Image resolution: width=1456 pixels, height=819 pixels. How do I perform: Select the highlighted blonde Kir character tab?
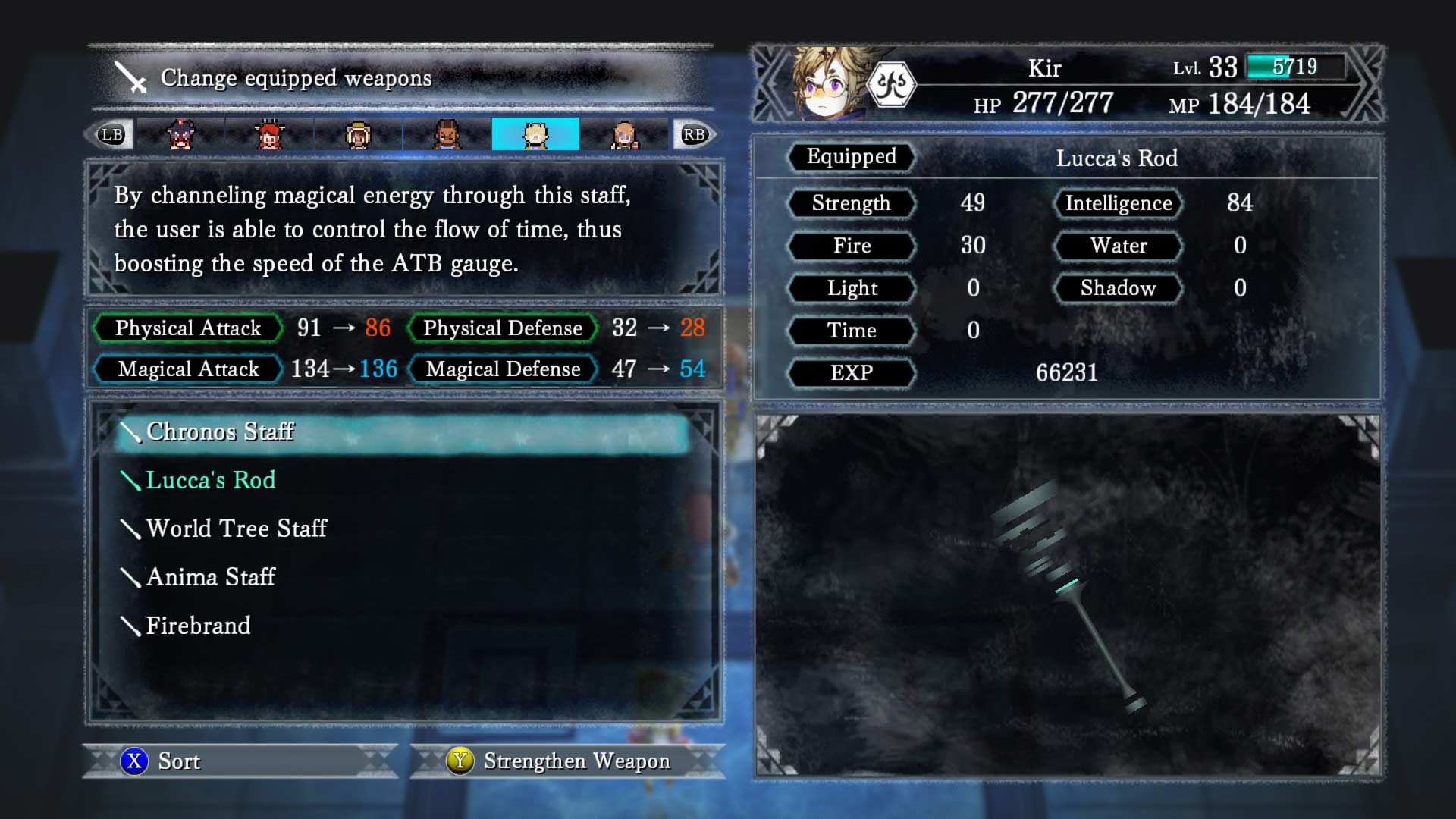(x=535, y=135)
